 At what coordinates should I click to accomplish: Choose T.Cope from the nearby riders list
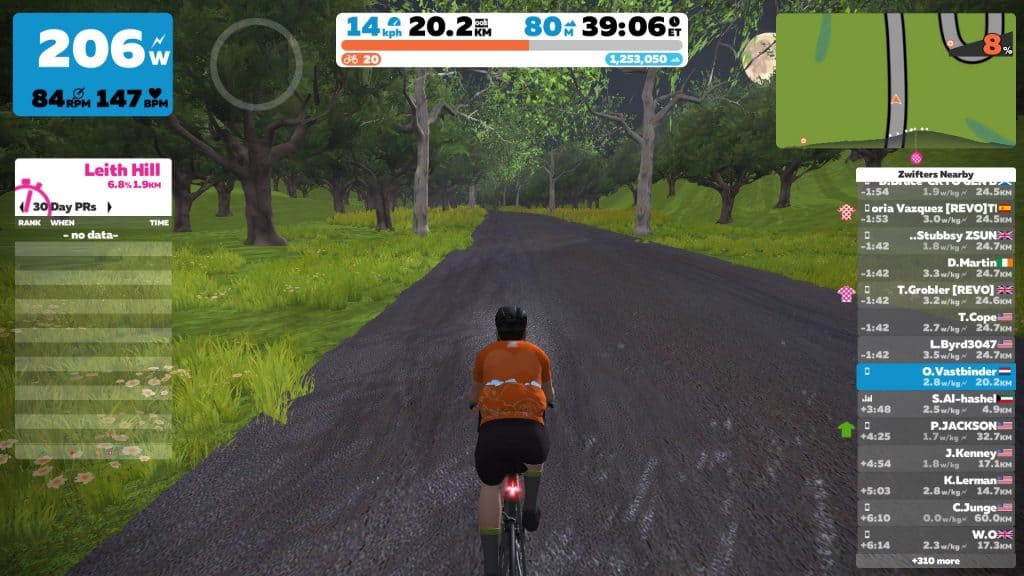click(x=935, y=322)
